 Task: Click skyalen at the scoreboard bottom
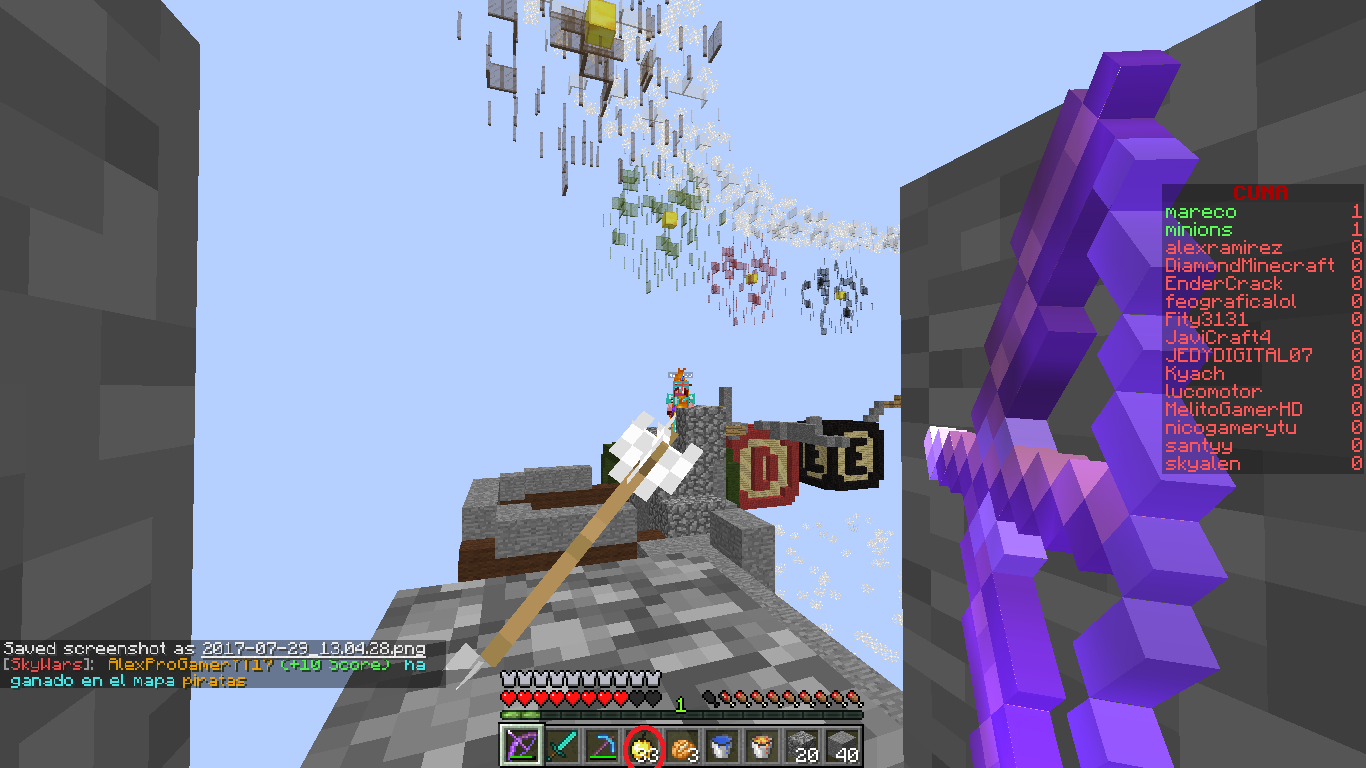pyautogui.click(x=1203, y=464)
